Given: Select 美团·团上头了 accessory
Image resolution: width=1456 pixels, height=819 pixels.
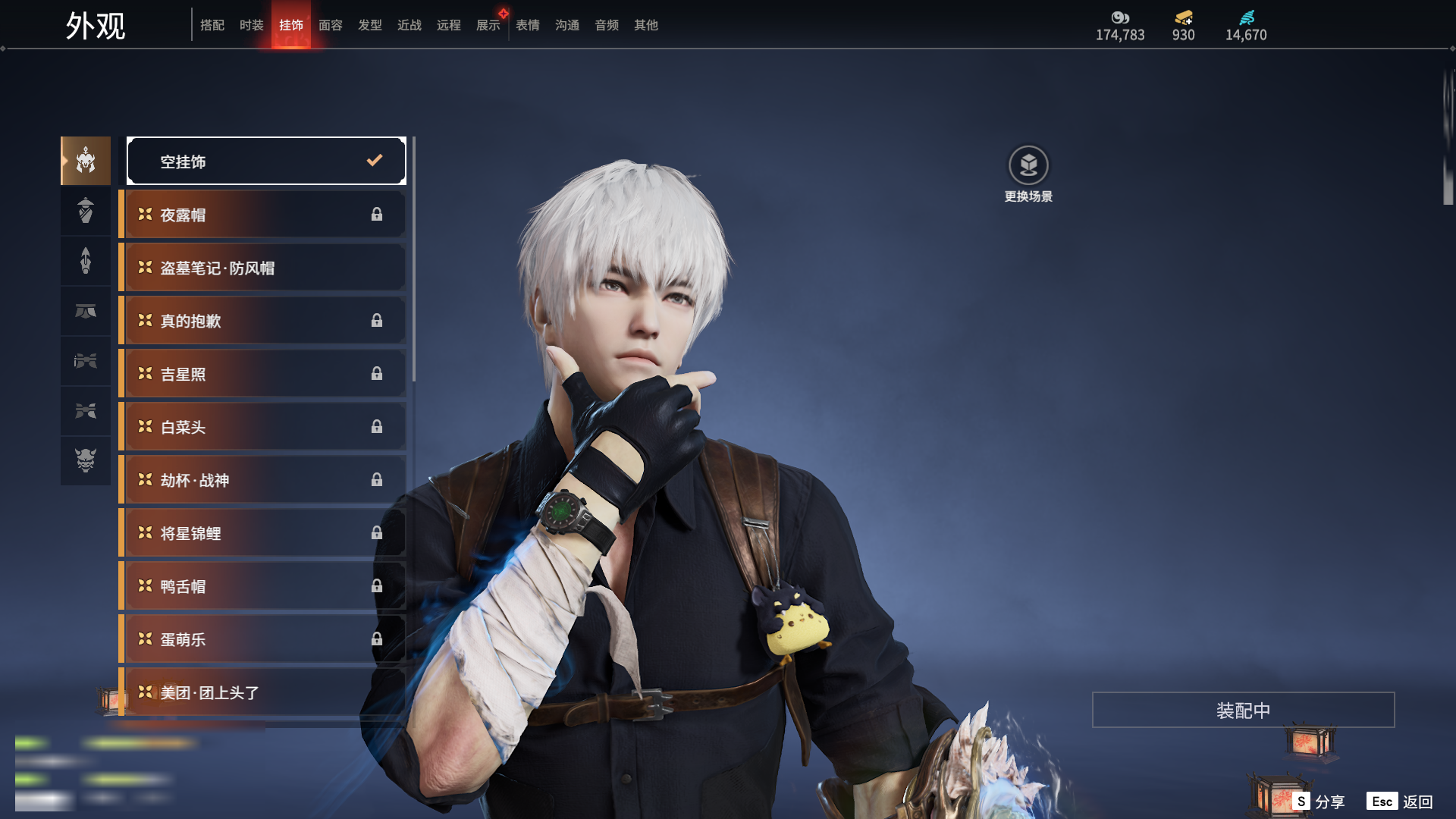Looking at the screenshot, I should click(262, 692).
